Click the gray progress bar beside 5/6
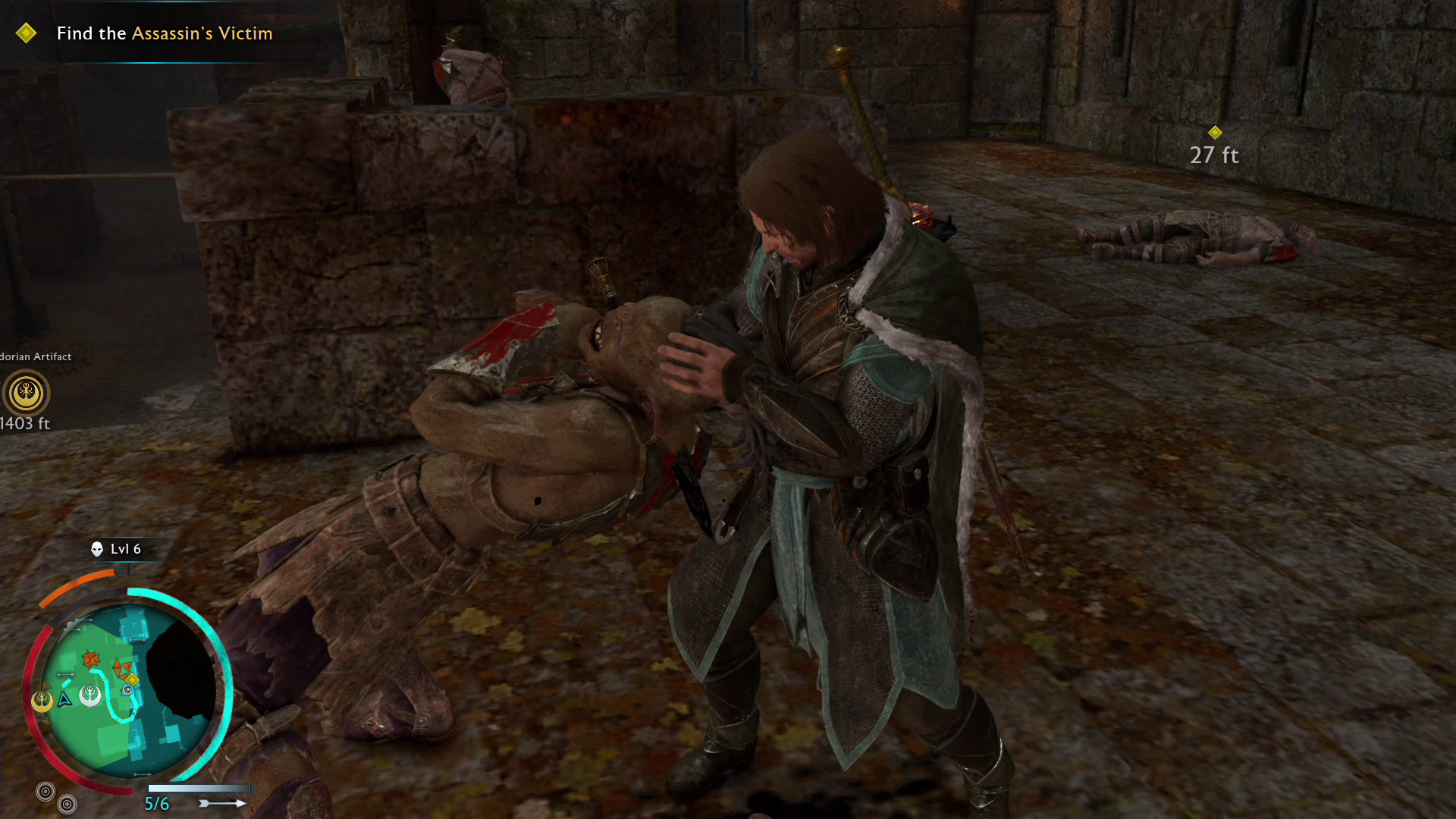The height and width of the screenshot is (819, 1456). 199,788
